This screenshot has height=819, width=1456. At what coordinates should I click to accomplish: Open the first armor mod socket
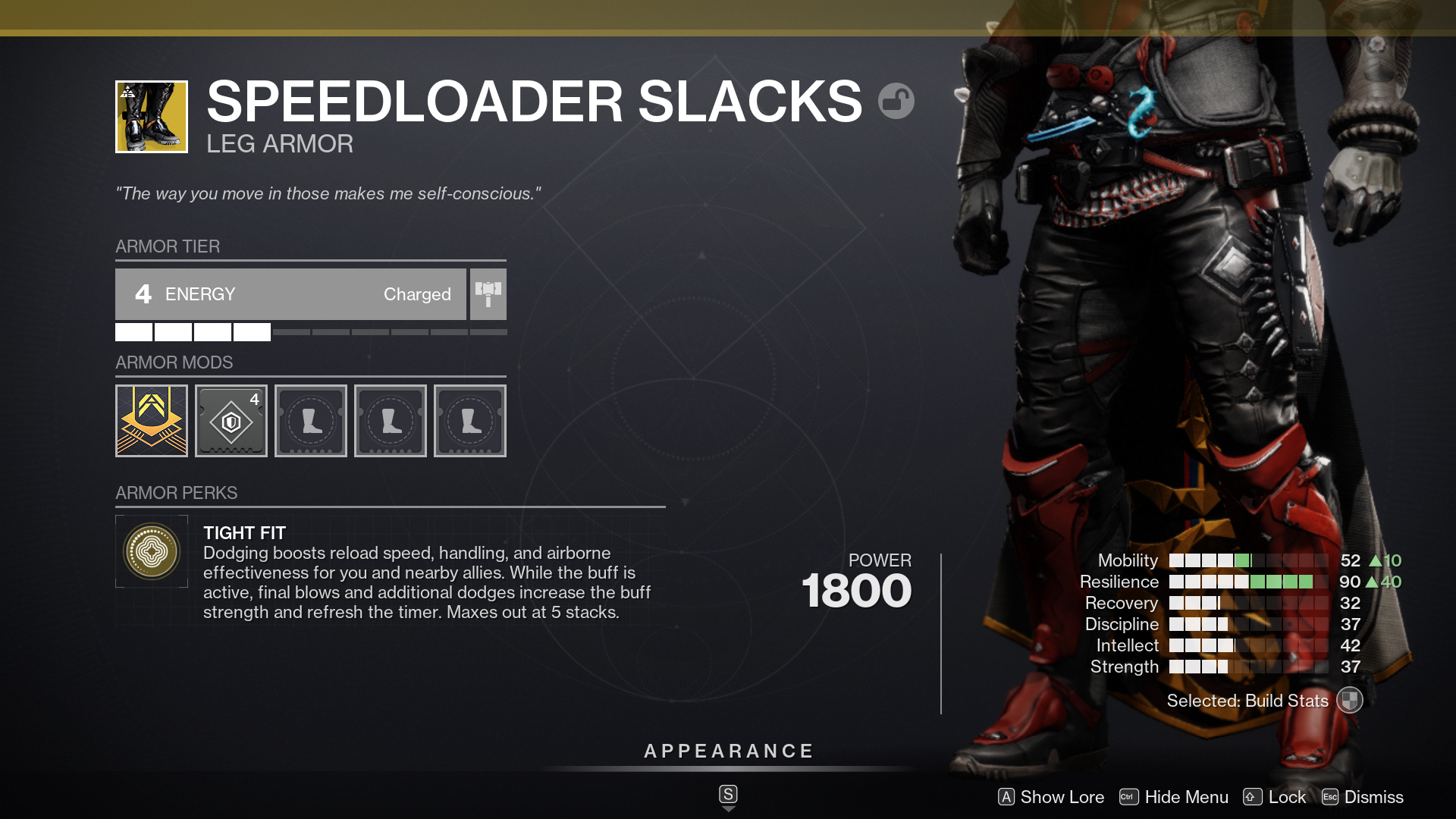tap(151, 420)
